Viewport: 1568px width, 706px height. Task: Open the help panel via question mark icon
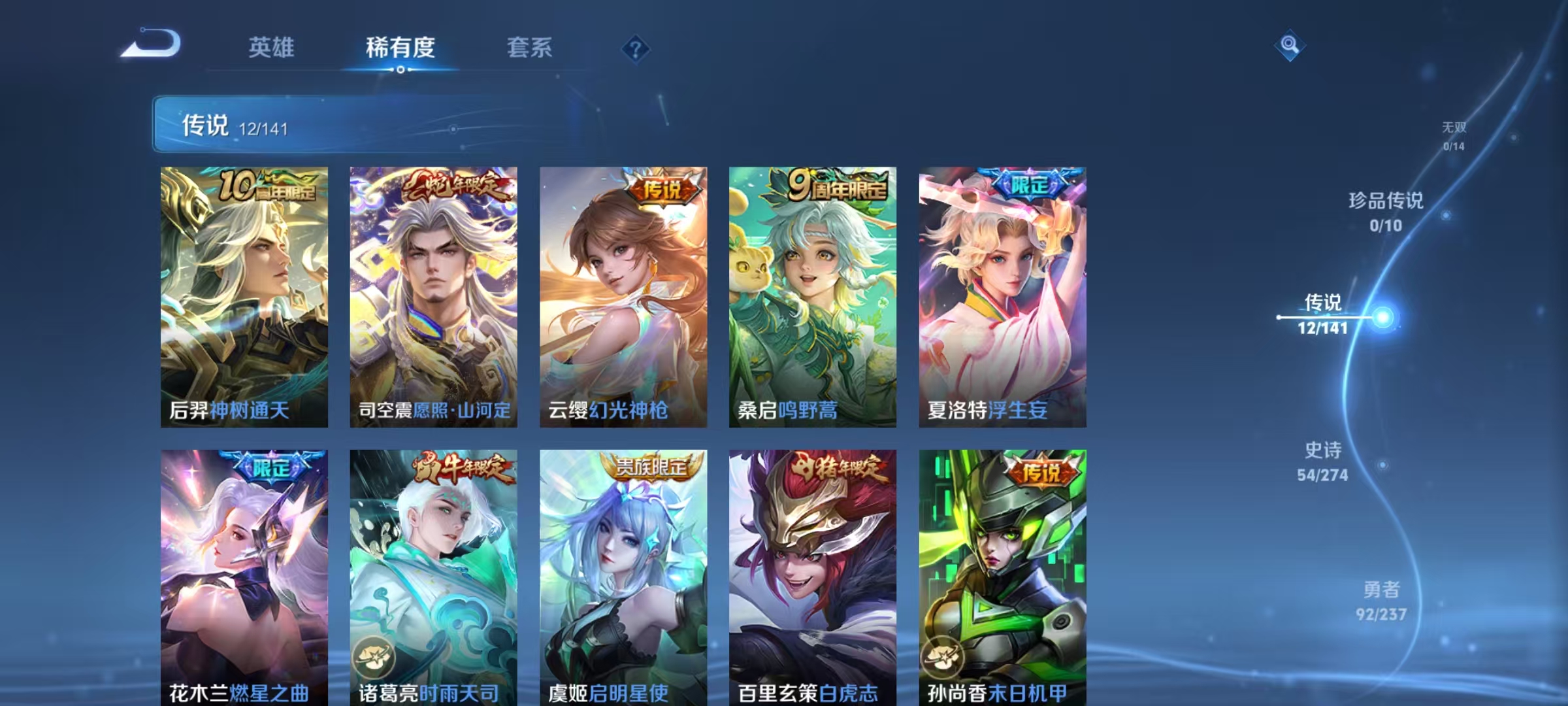637,48
